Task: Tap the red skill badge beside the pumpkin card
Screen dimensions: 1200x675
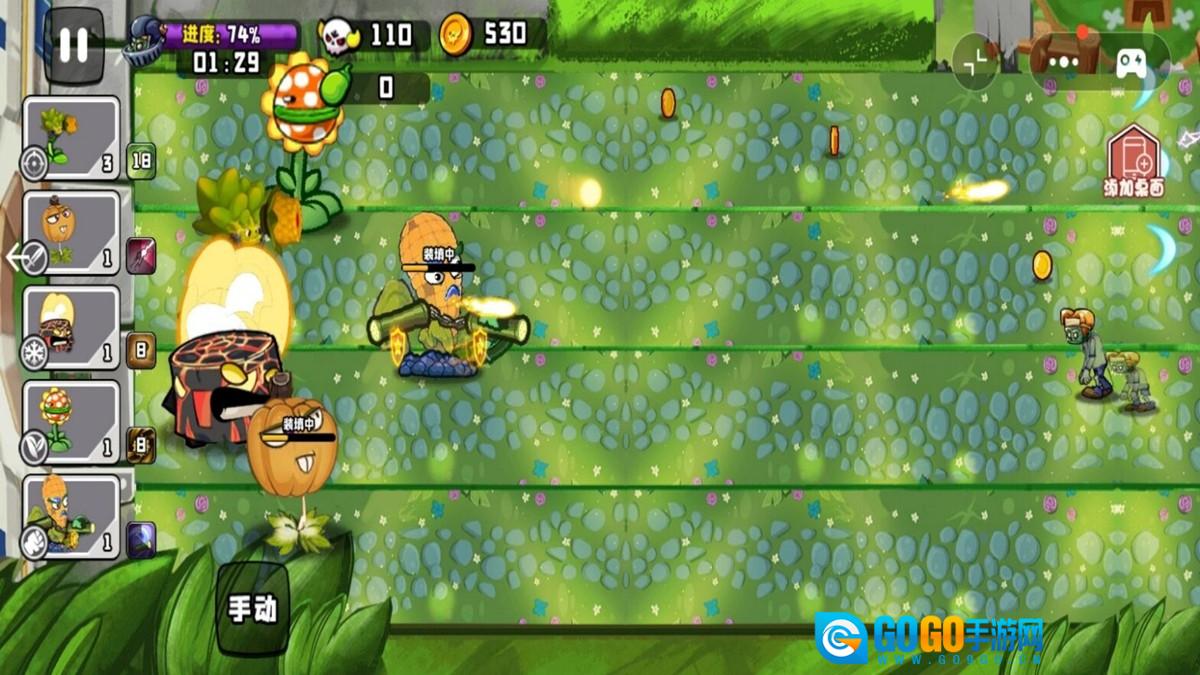Action: 141,255
